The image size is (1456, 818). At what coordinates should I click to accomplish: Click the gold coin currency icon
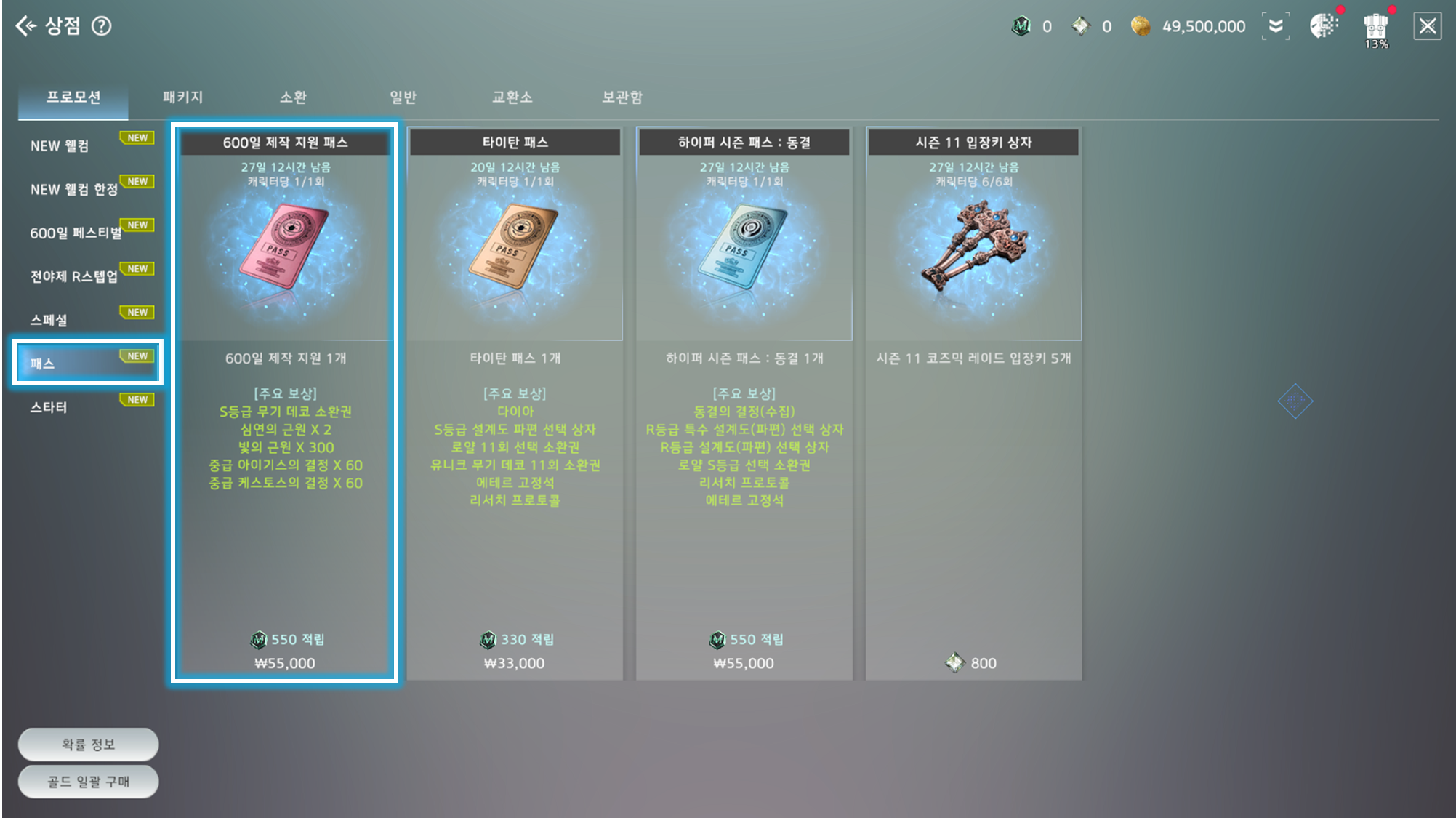click(1141, 25)
